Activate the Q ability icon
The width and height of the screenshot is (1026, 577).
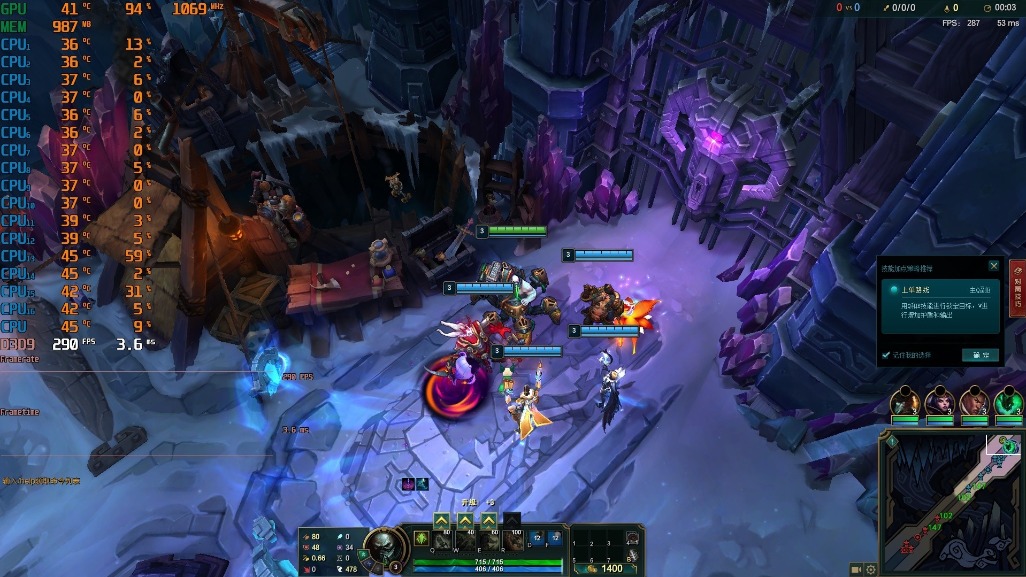(x=442, y=539)
